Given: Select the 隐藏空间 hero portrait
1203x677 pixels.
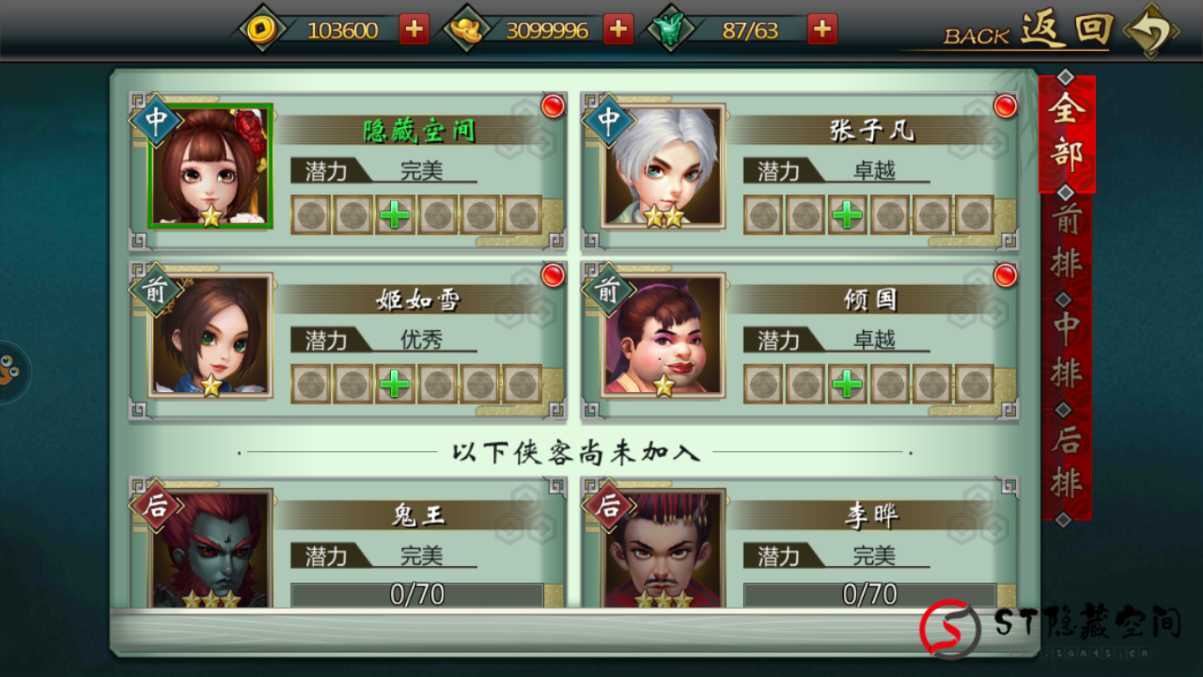Looking at the screenshot, I should click(210, 166).
